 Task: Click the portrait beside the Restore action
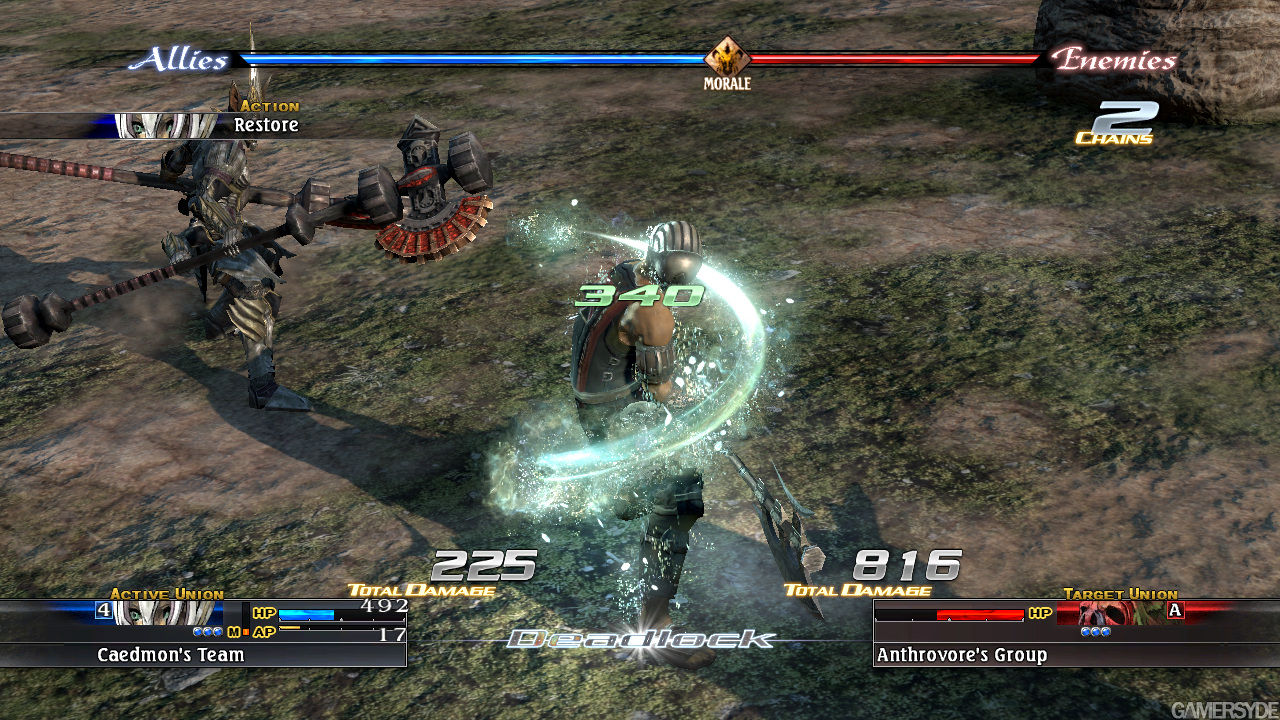coord(165,126)
